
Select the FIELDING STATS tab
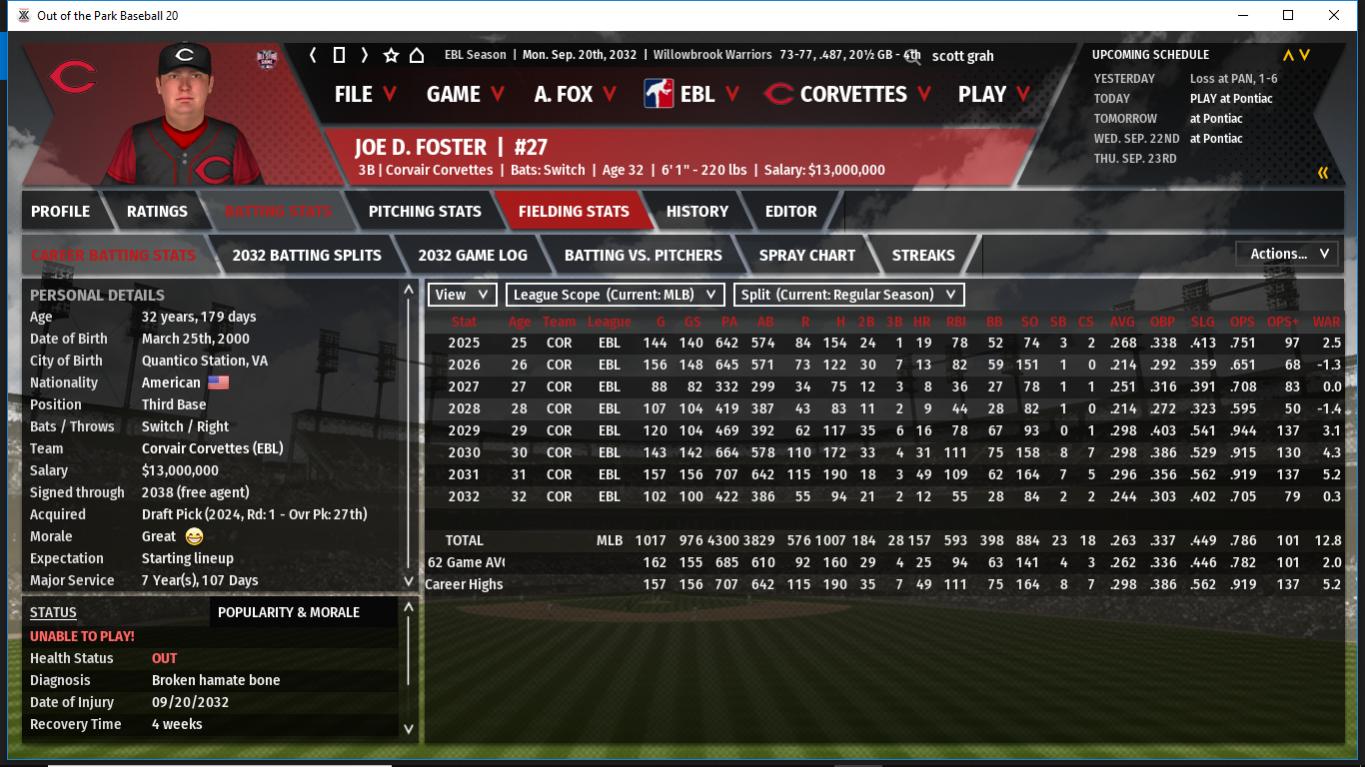coord(573,211)
